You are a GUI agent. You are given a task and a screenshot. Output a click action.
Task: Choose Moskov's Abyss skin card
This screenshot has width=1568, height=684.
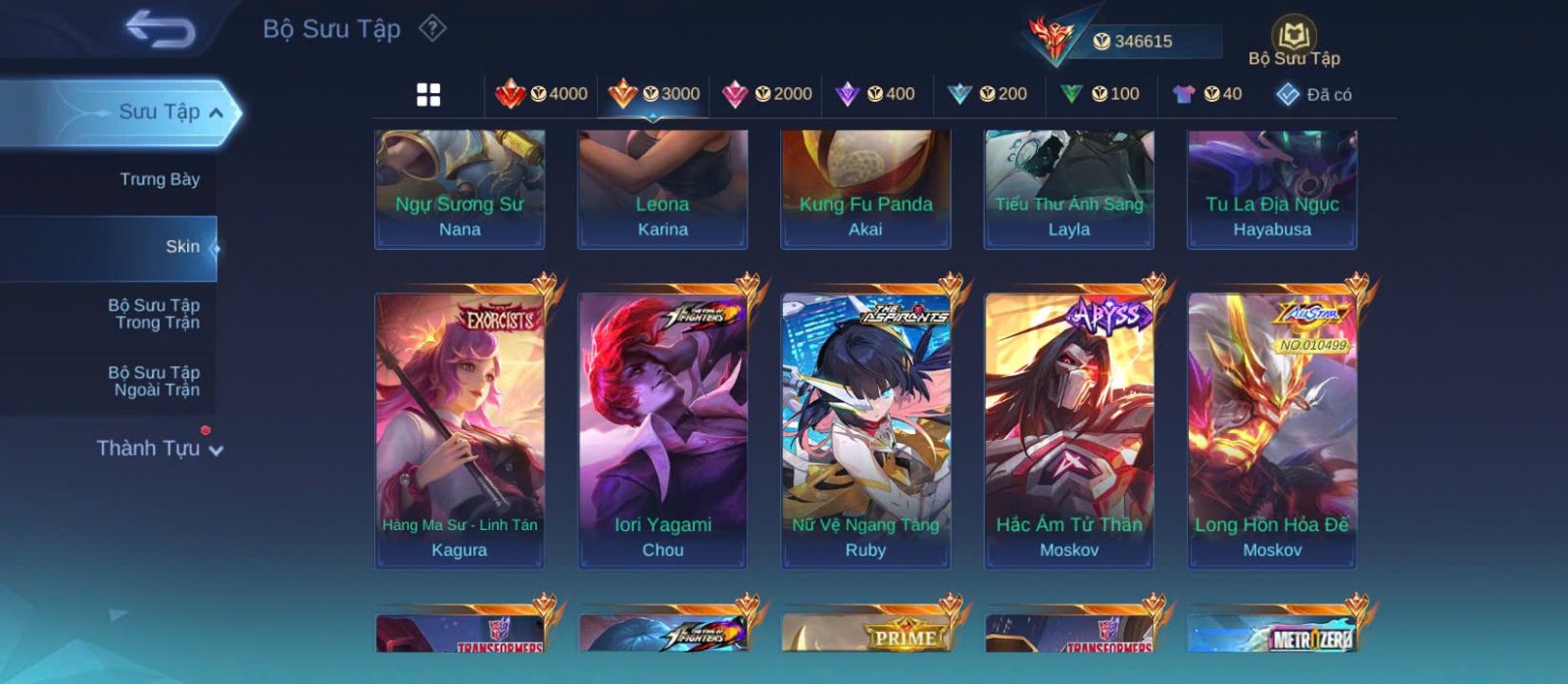pyautogui.click(x=1069, y=427)
